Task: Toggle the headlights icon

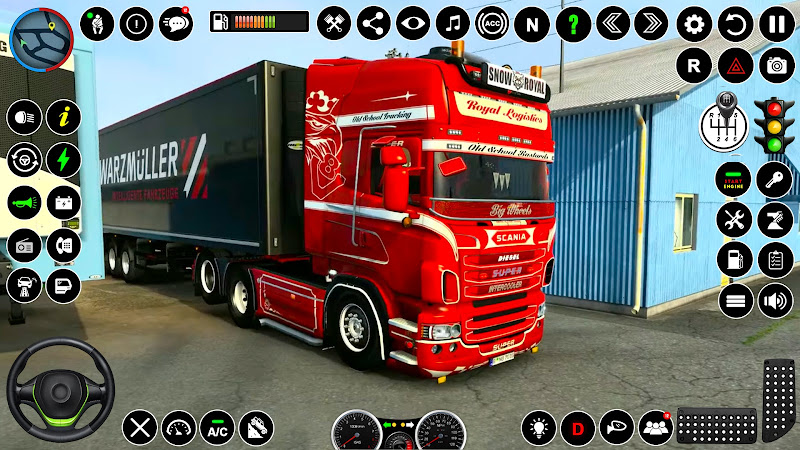Action: (x=24, y=117)
